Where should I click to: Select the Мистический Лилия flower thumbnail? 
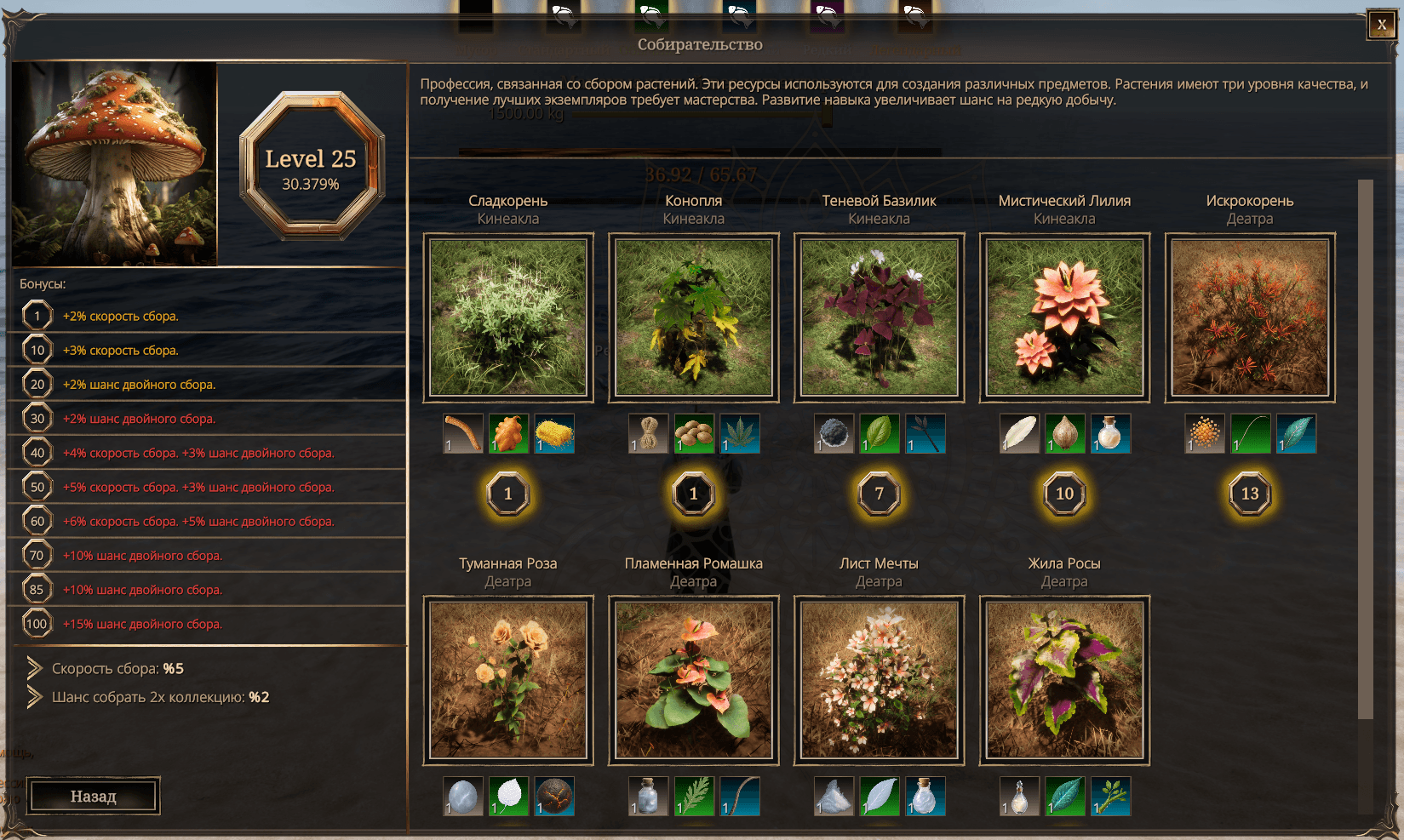tap(1064, 317)
